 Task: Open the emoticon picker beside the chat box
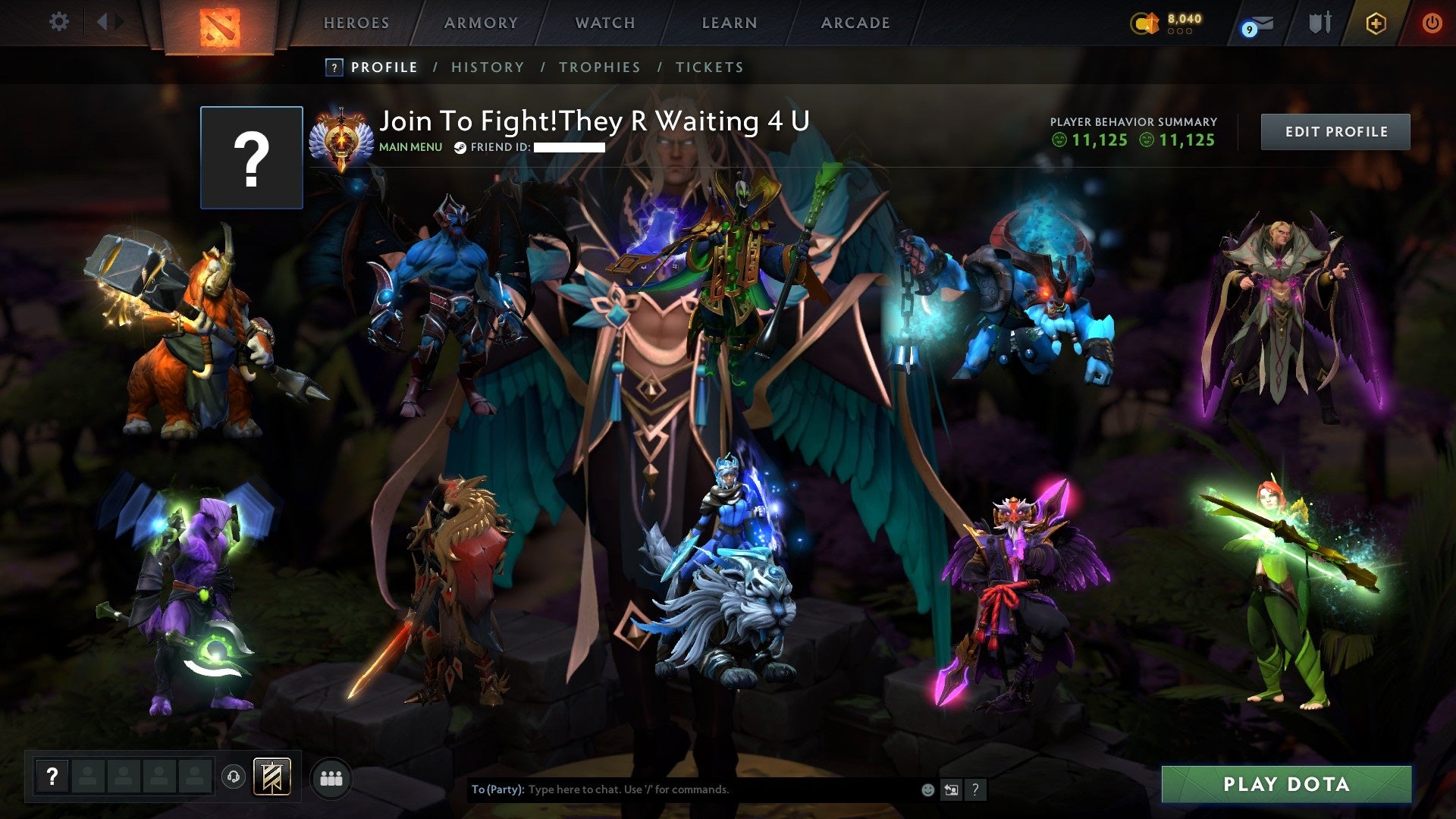click(x=927, y=789)
